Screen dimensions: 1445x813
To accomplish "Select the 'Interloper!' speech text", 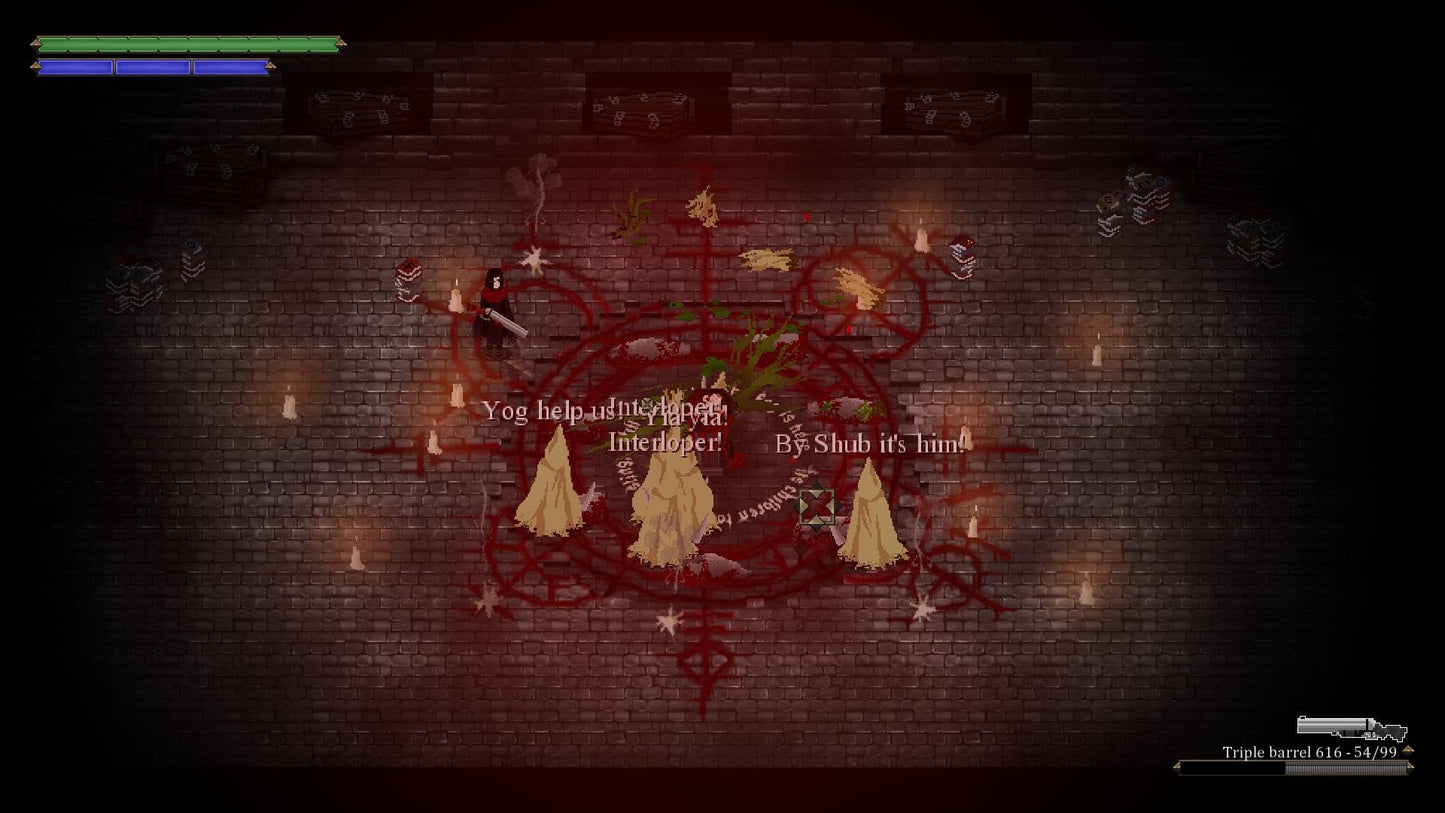I will pyautogui.click(x=663, y=443).
